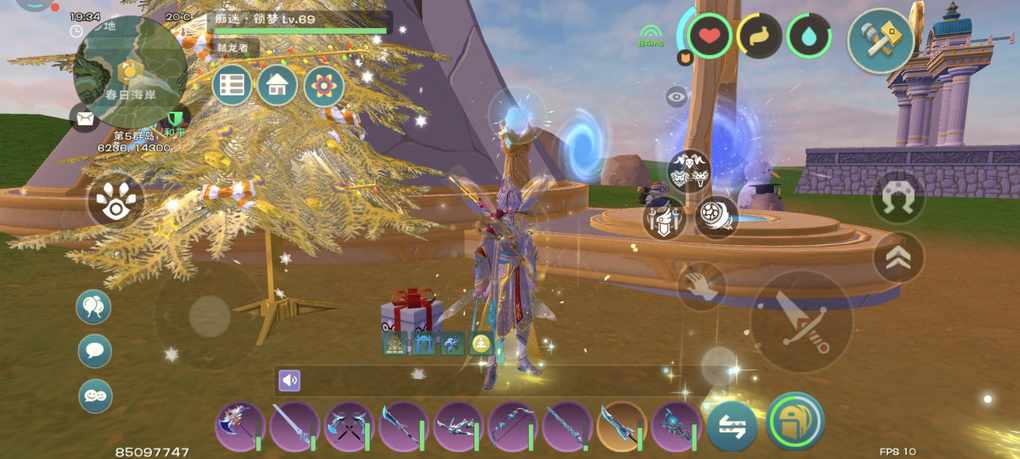Tap the sword attack button
The image size is (1020, 459).
click(x=801, y=322)
